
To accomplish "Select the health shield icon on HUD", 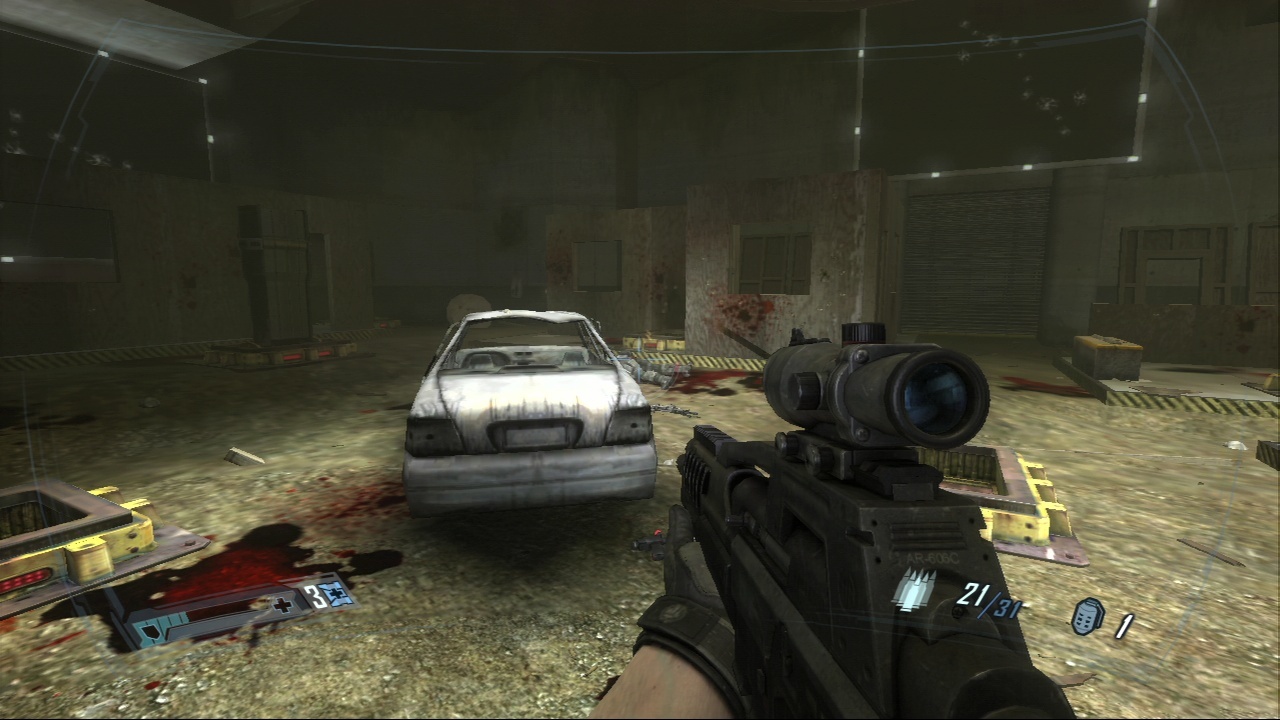I will [149, 628].
